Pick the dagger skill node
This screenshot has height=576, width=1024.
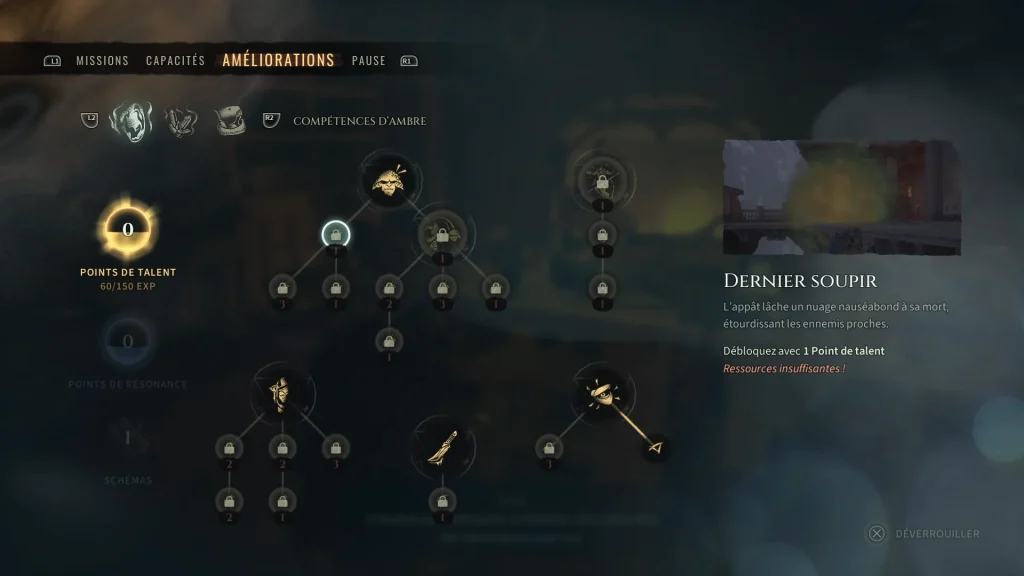443,447
